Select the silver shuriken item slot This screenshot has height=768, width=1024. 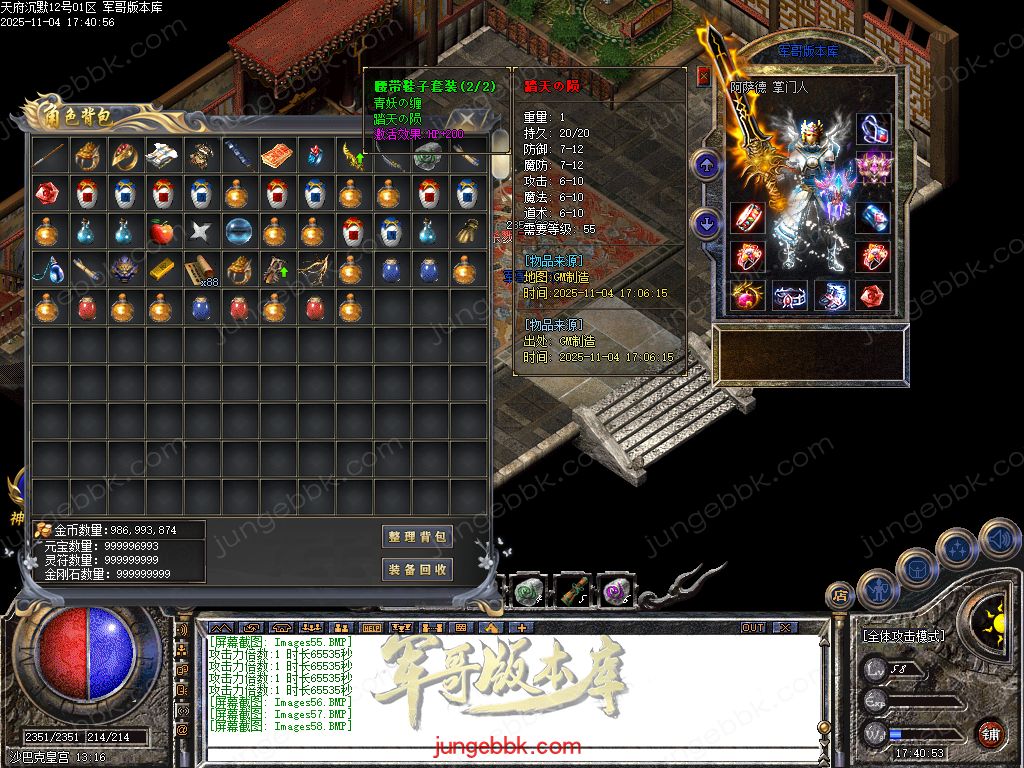199,231
